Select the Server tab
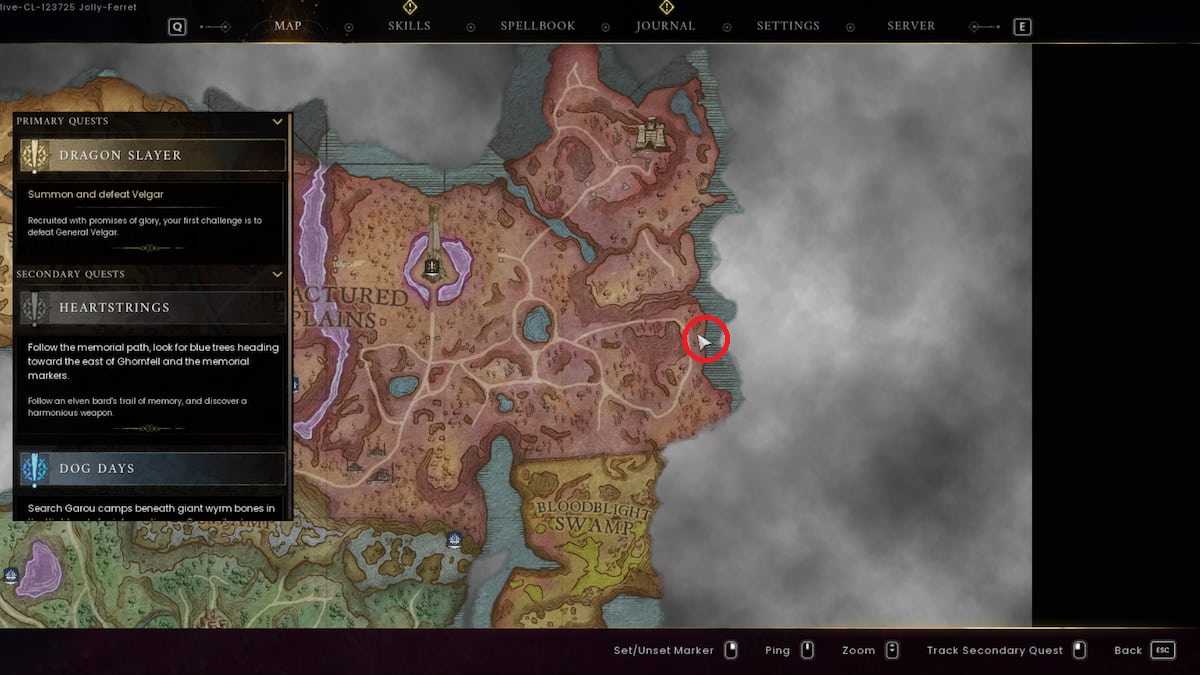 point(911,26)
